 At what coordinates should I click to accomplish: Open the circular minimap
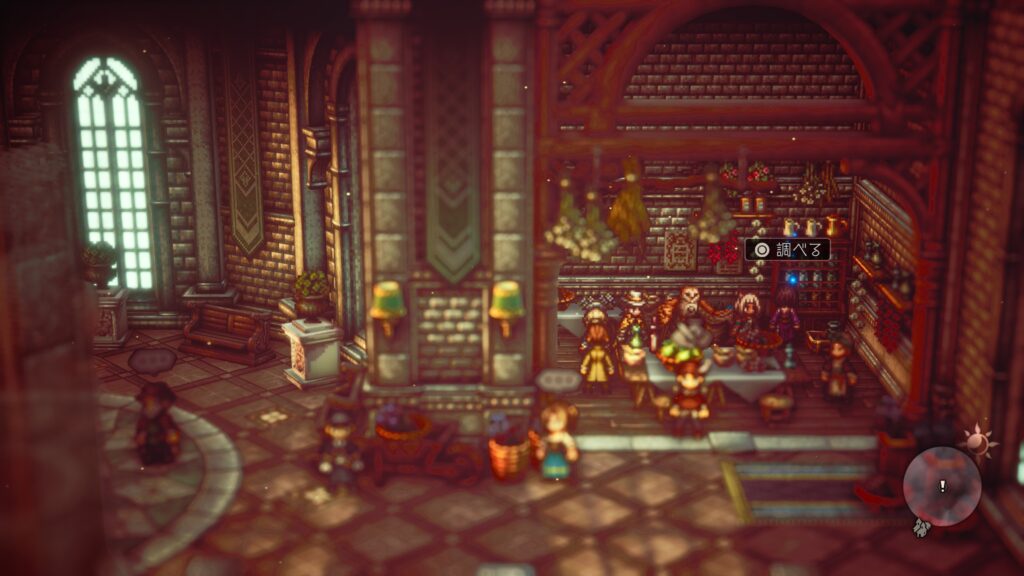pos(942,486)
